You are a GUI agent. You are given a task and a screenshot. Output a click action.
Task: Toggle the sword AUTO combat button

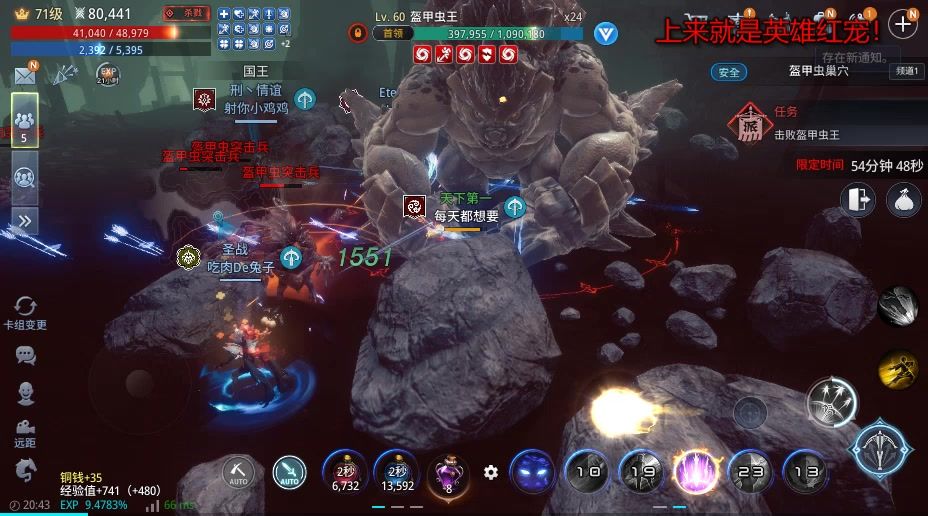pos(289,471)
